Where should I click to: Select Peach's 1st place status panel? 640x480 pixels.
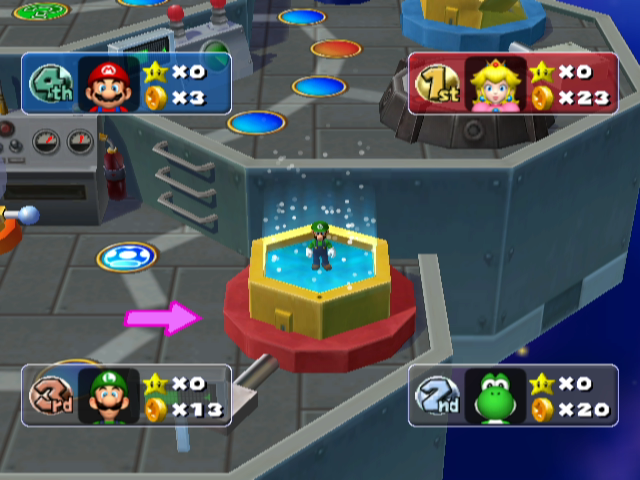[513, 83]
